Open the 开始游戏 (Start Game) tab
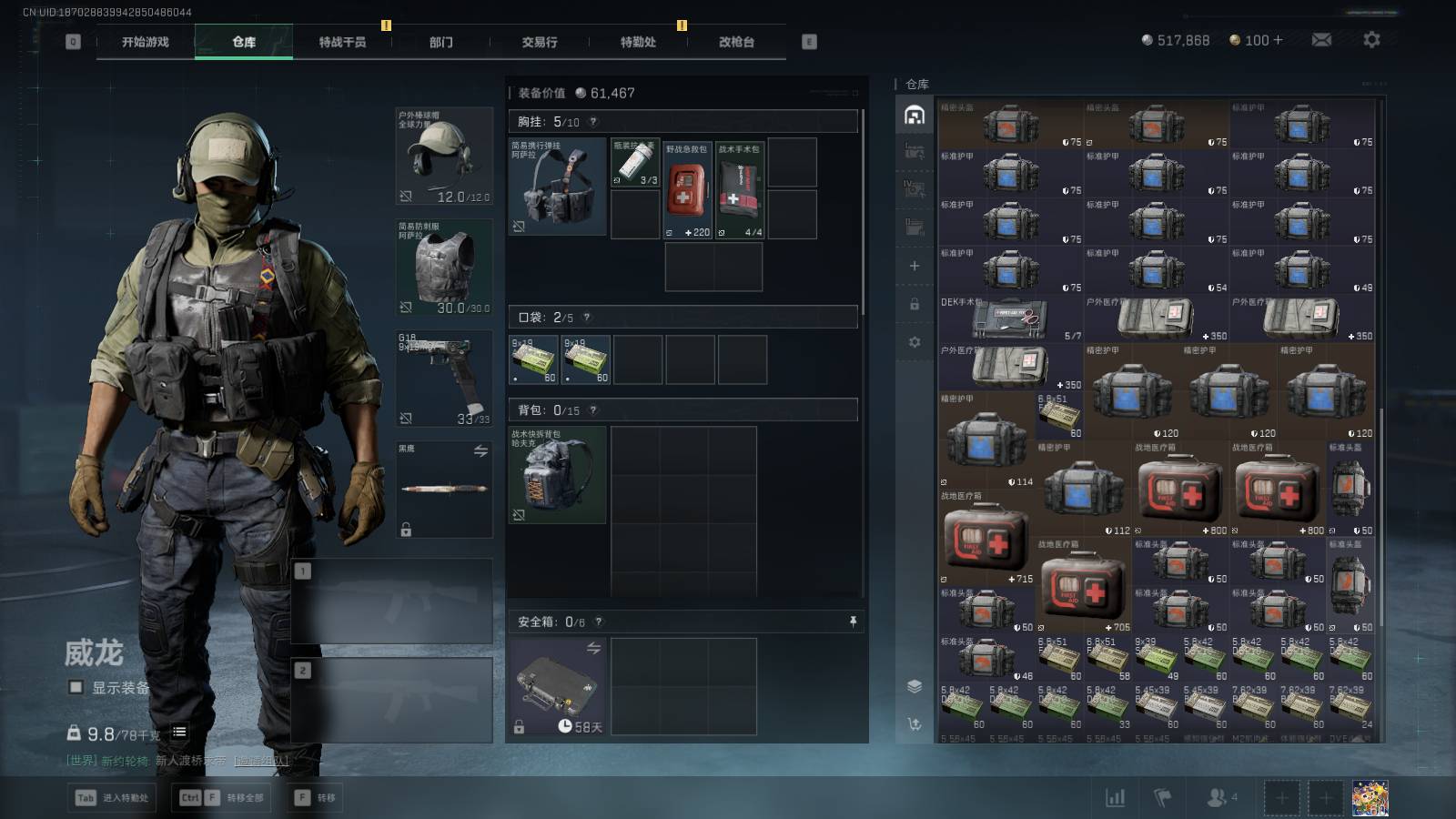Viewport: 1456px width, 819px height. coord(146,42)
